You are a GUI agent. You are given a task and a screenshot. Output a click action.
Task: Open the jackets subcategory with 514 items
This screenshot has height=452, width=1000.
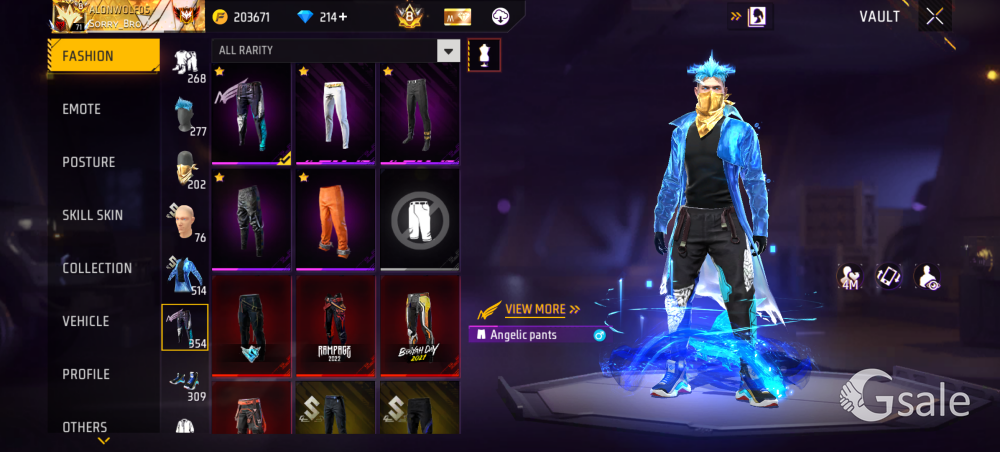click(184, 274)
